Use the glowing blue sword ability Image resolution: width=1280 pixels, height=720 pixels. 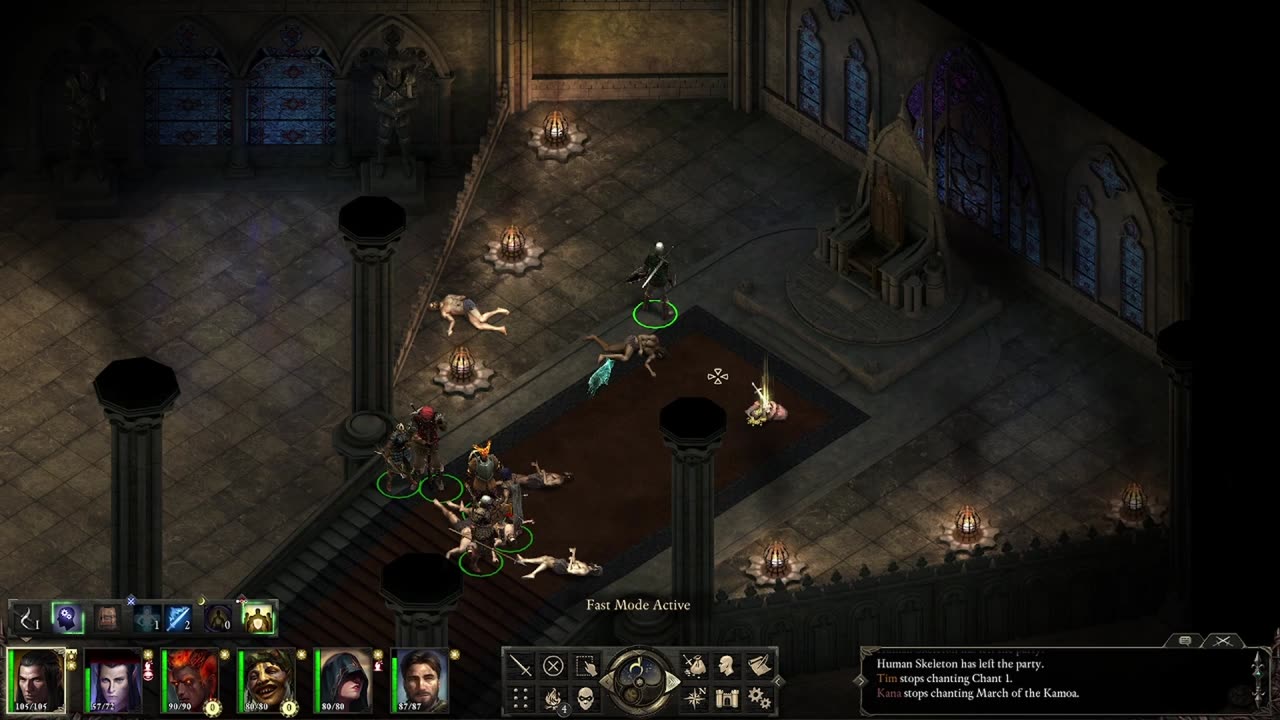pos(180,619)
